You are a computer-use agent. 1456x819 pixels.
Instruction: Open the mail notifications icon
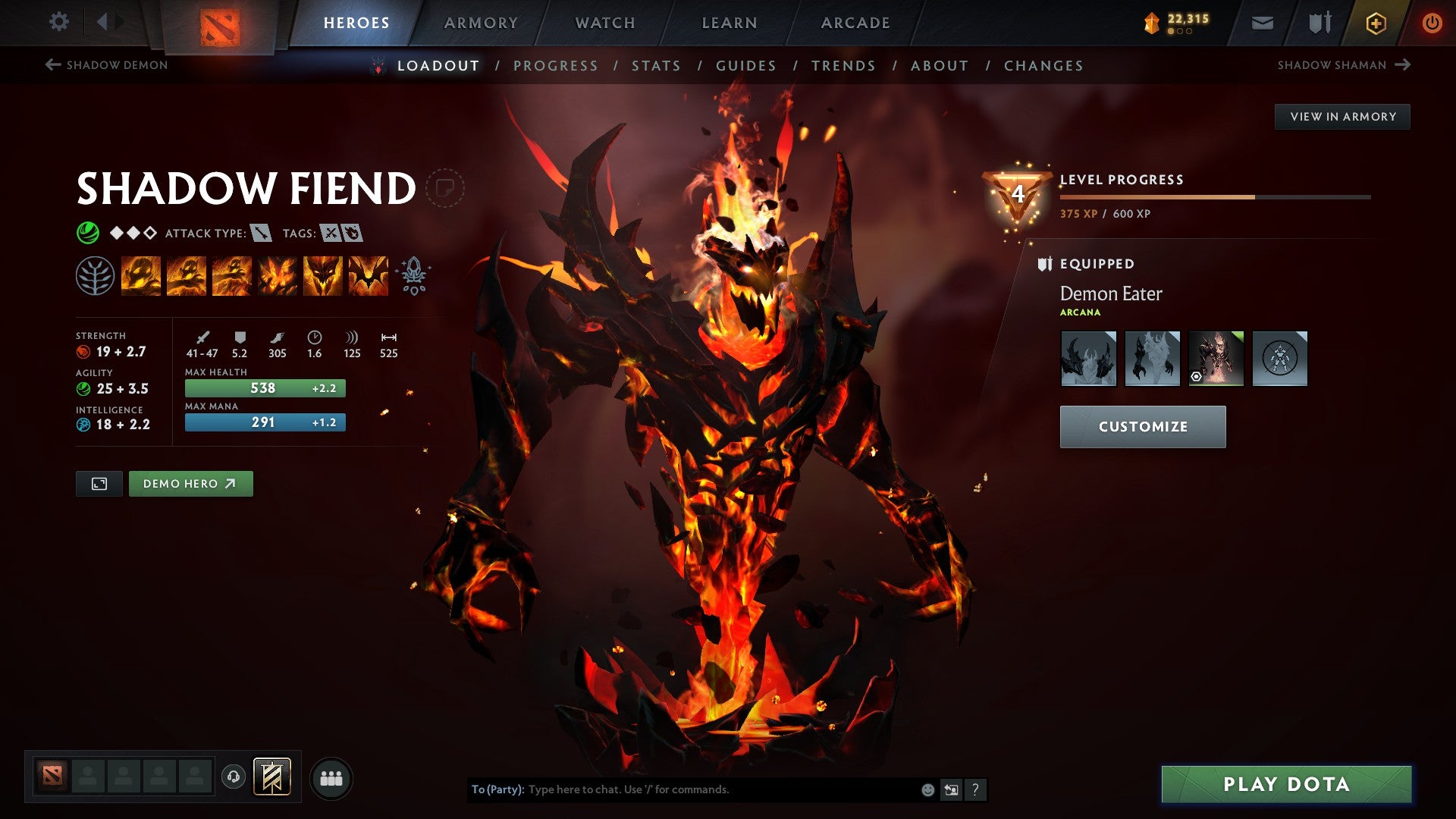pyautogui.click(x=1262, y=23)
